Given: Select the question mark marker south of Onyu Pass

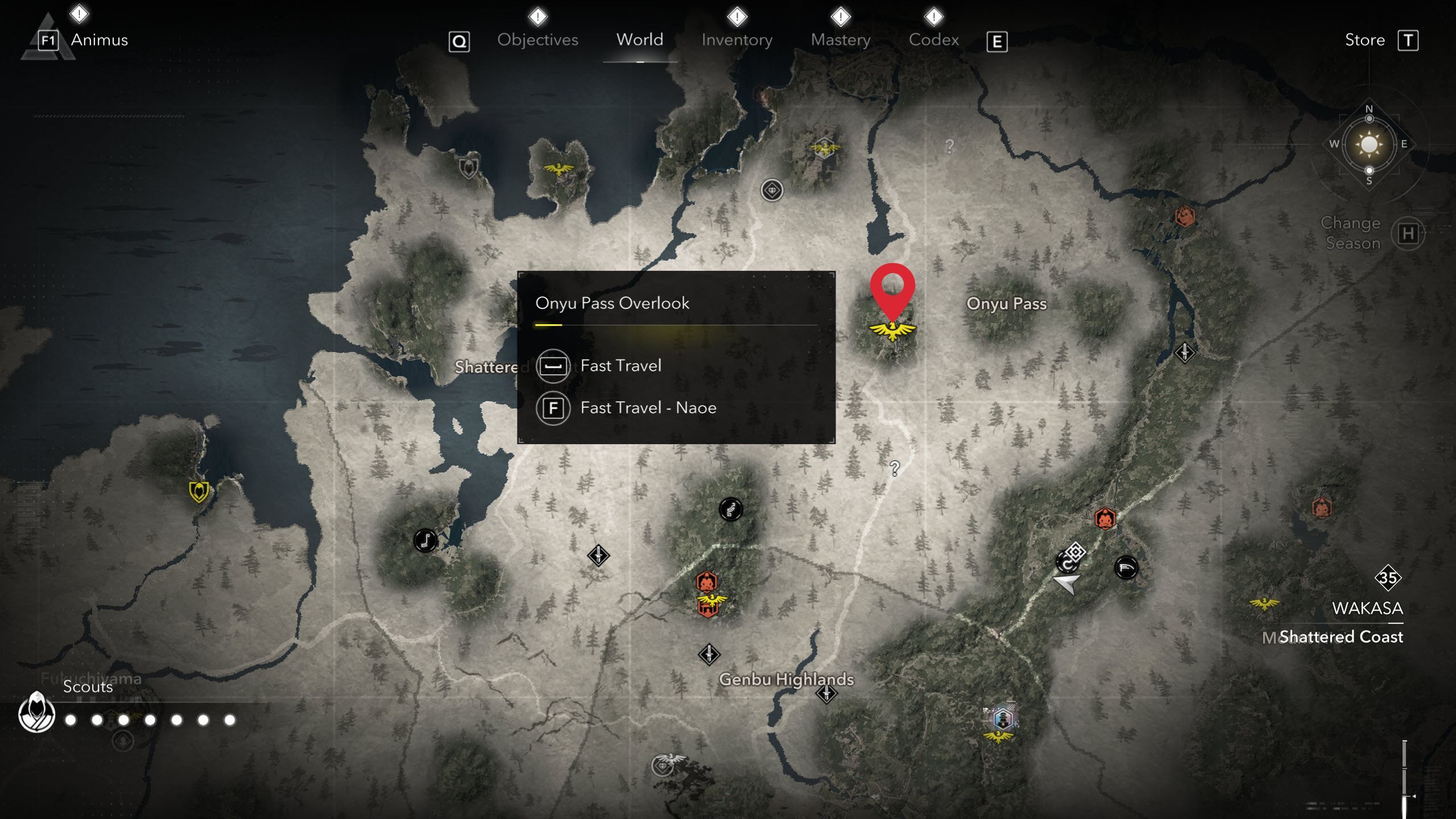Looking at the screenshot, I should coord(895,469).
